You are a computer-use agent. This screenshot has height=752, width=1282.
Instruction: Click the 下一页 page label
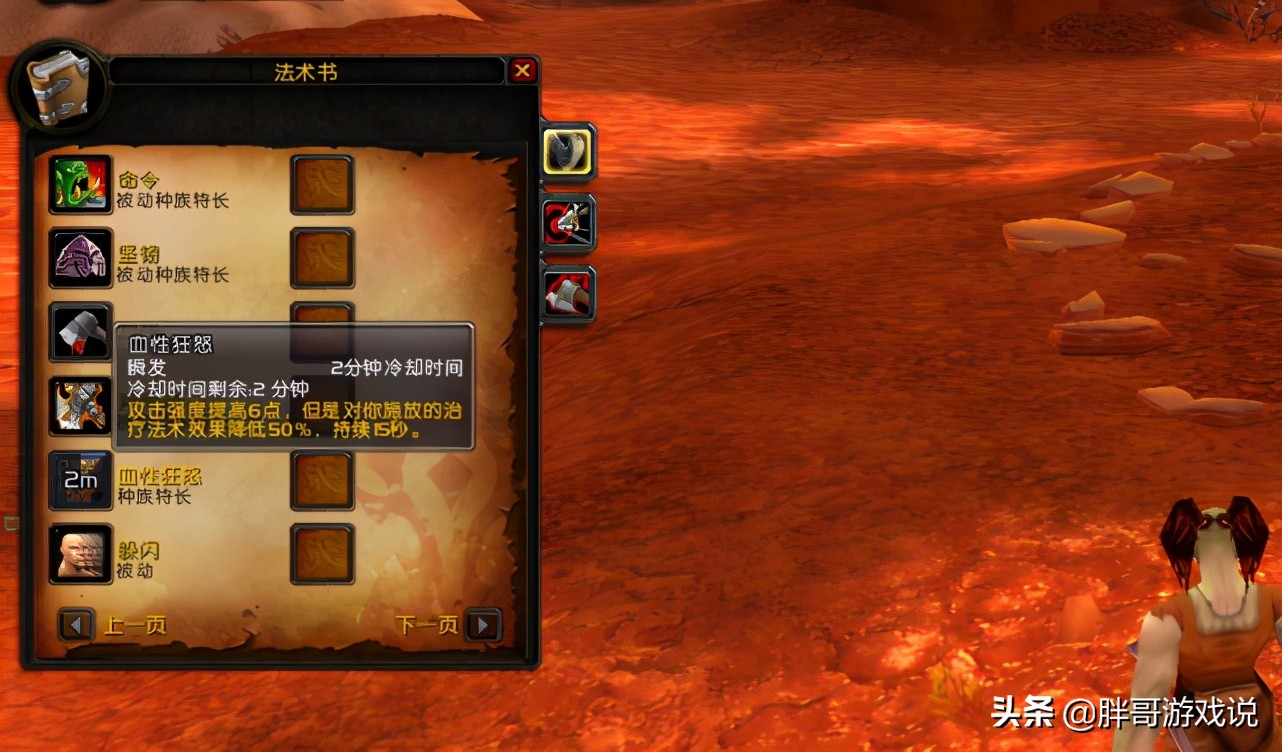click(427, 624)
